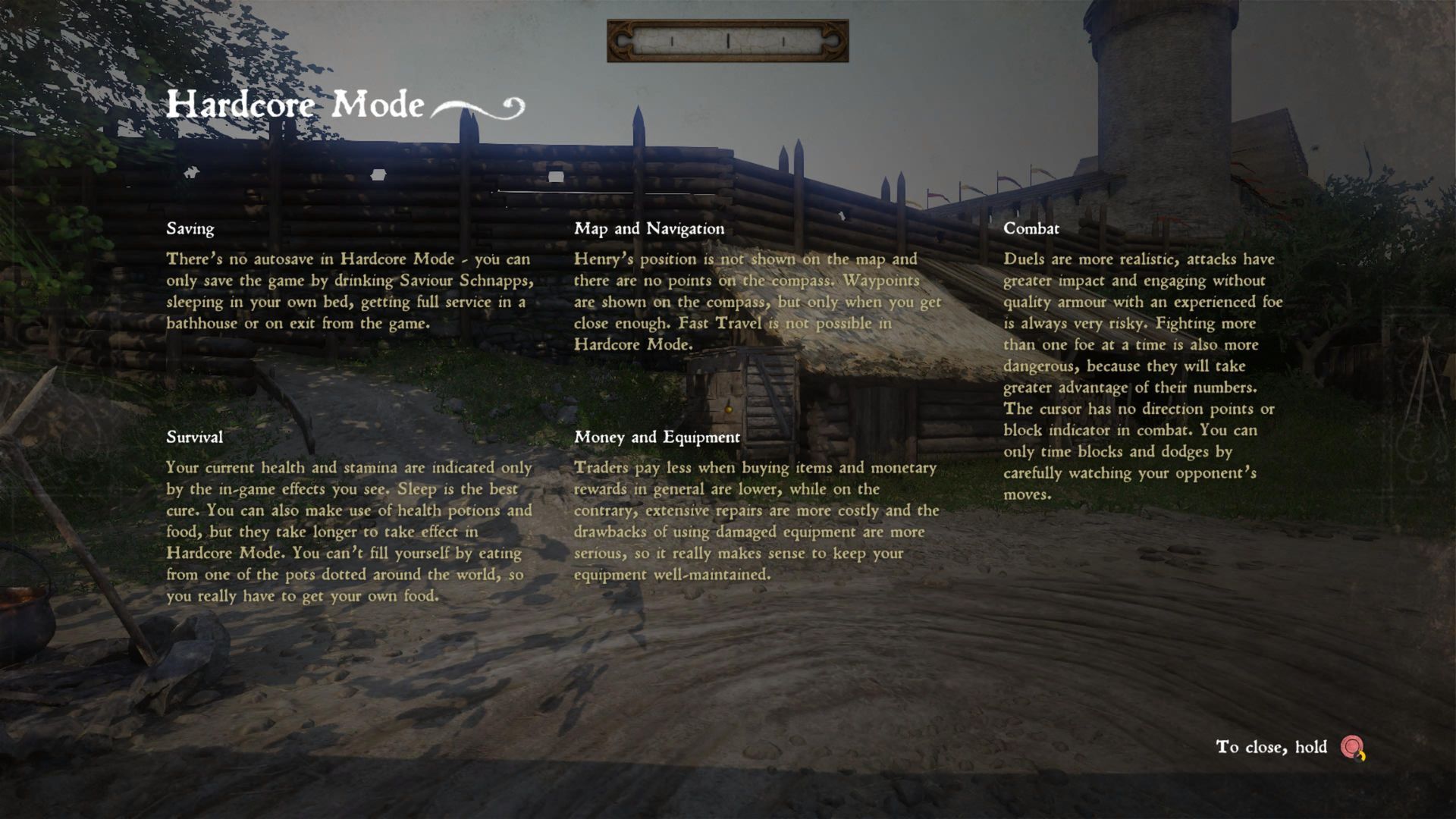Select the Hardcore Mode title heading
This screenshot has height=819, width=1456.
[x=296, y=104]
